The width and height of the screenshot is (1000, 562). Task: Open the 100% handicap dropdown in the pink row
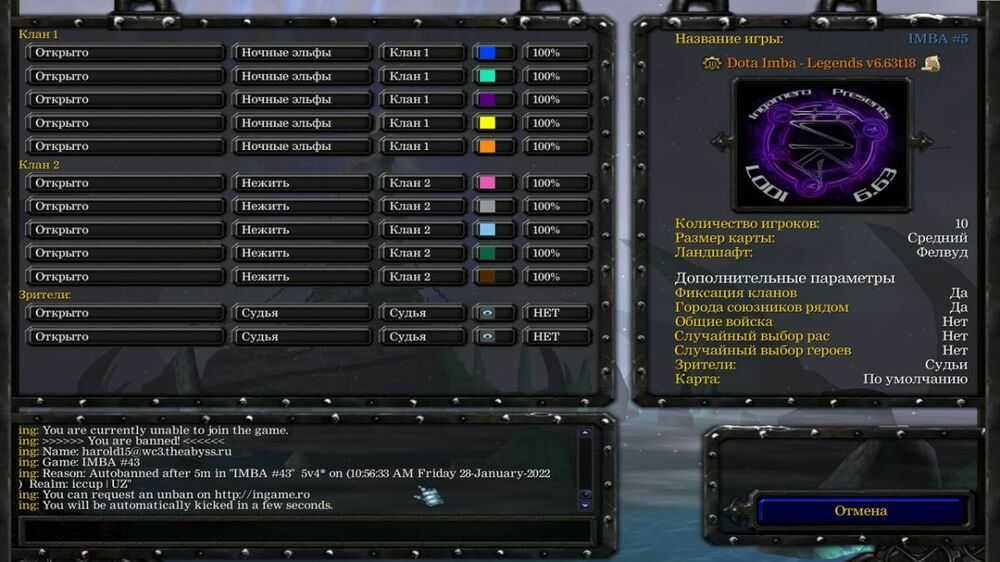tap(557, 183)
